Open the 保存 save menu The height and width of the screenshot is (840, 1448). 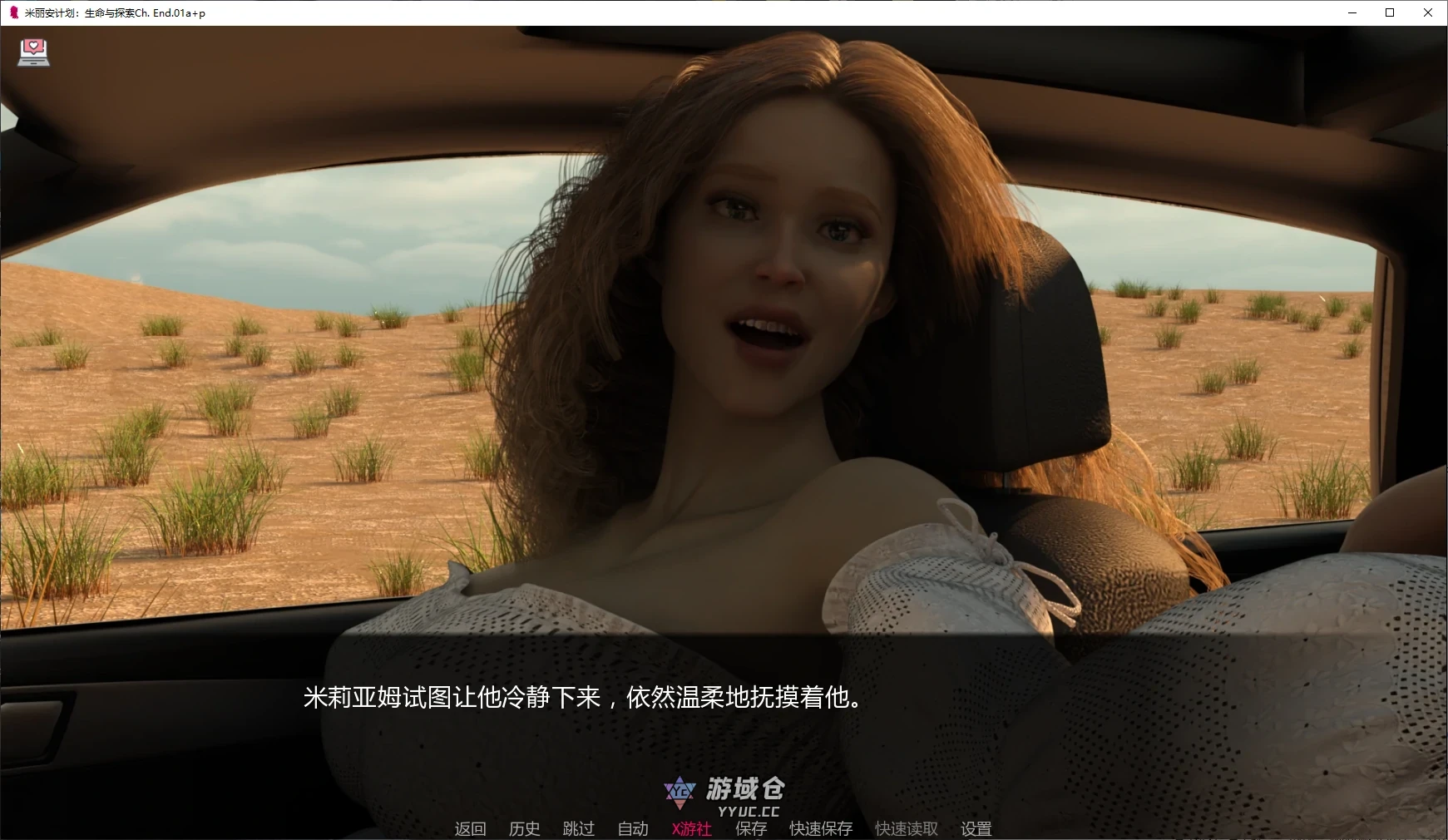750,828
